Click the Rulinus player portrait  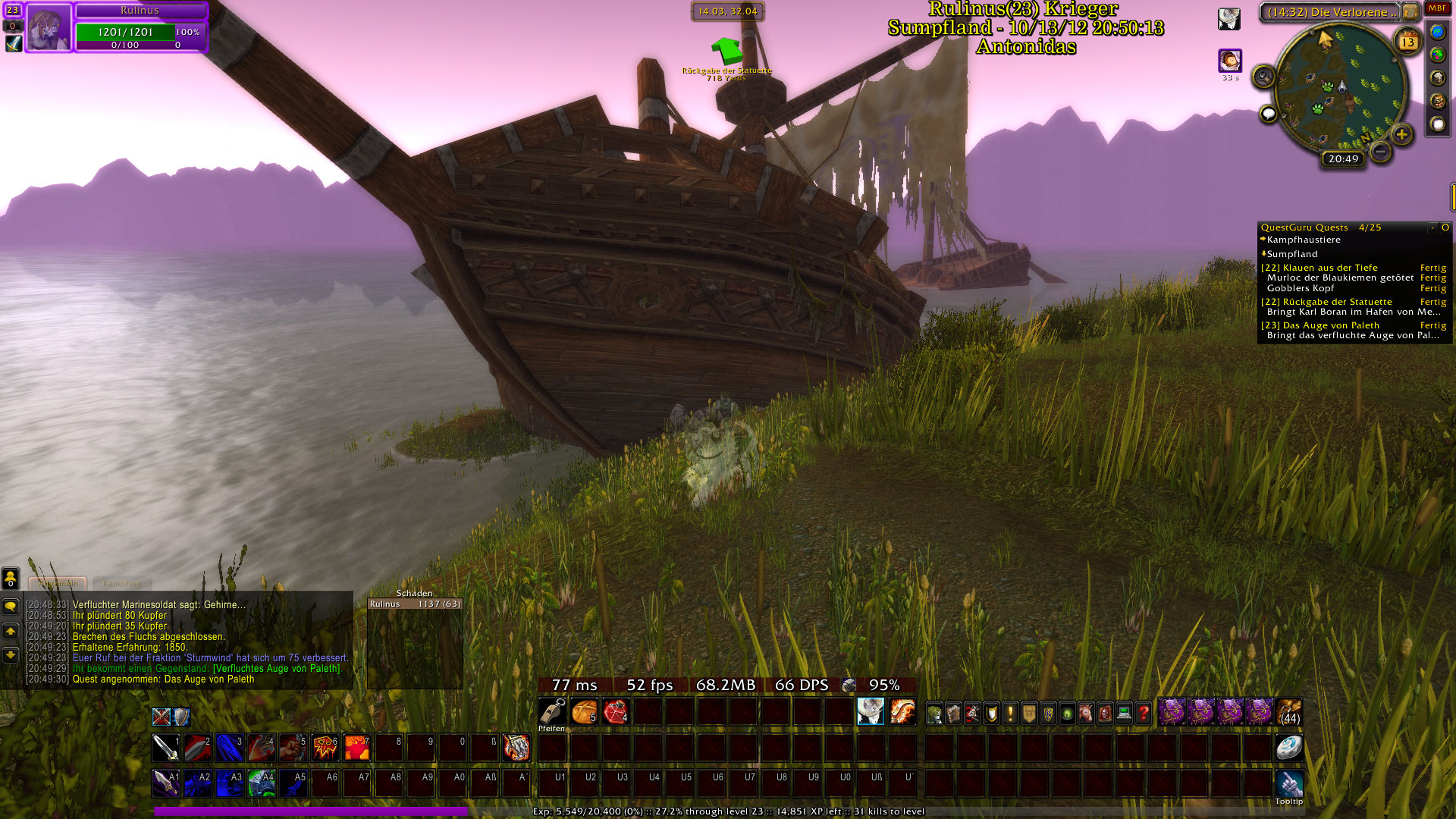49,27
